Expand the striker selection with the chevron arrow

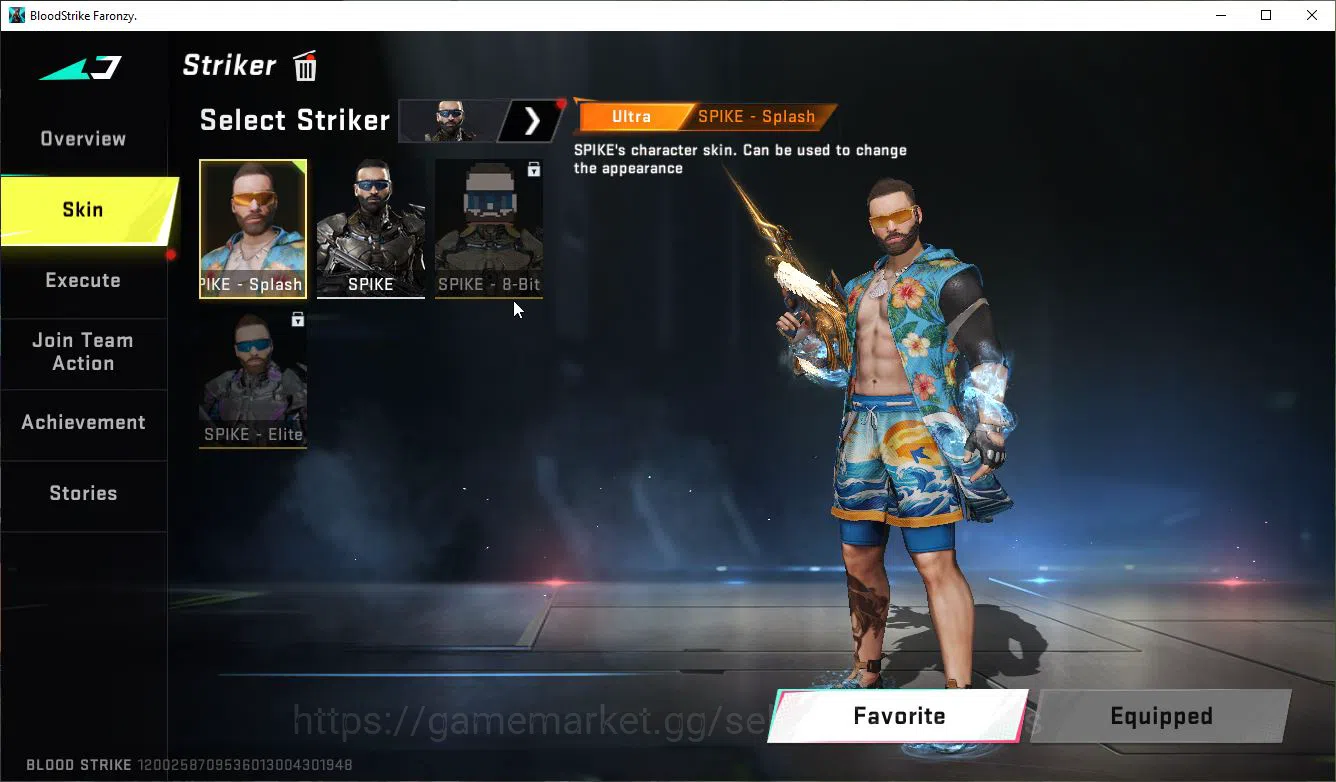click(531, 120)
